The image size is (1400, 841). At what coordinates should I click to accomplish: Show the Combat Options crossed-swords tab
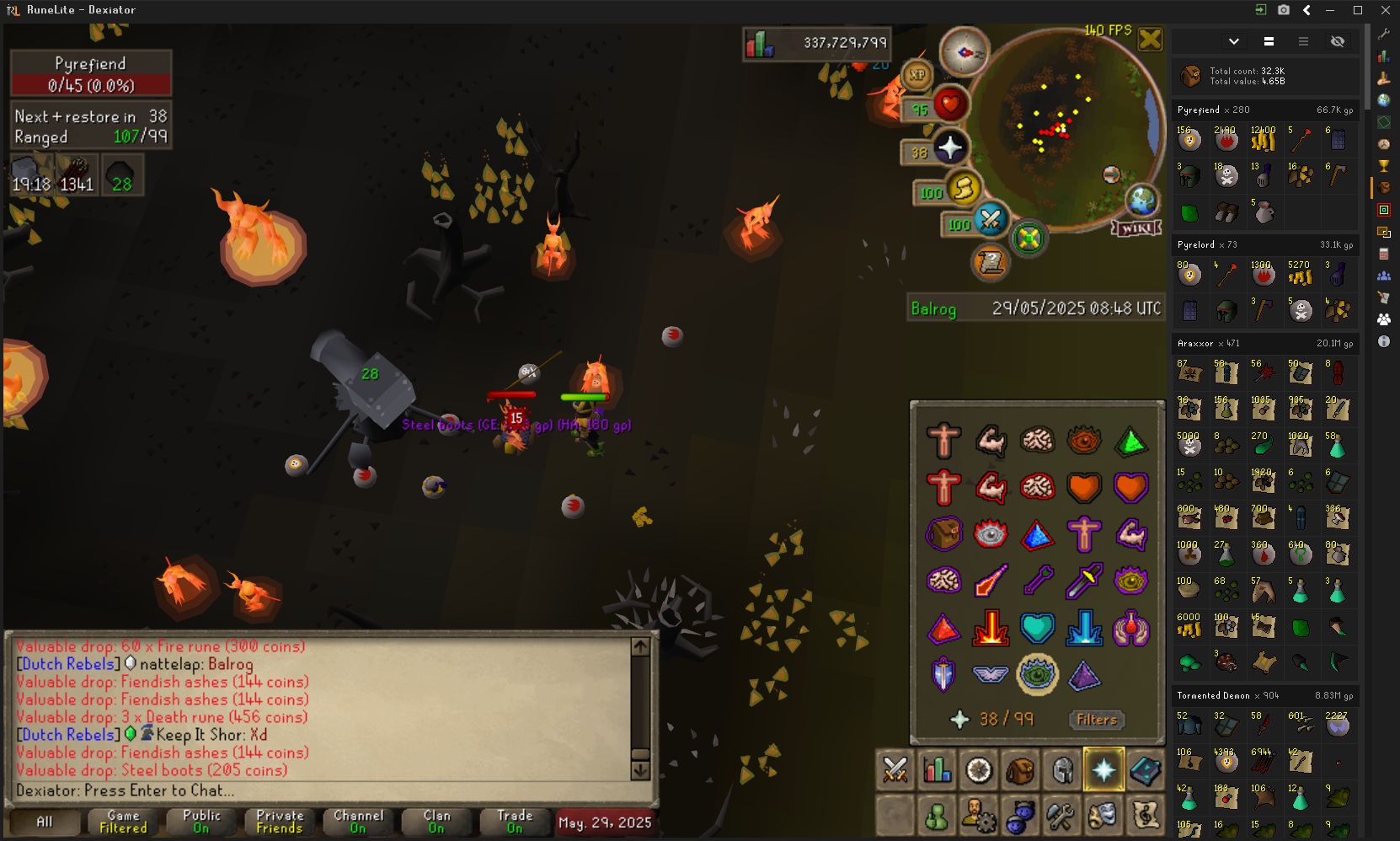(895, 770)
